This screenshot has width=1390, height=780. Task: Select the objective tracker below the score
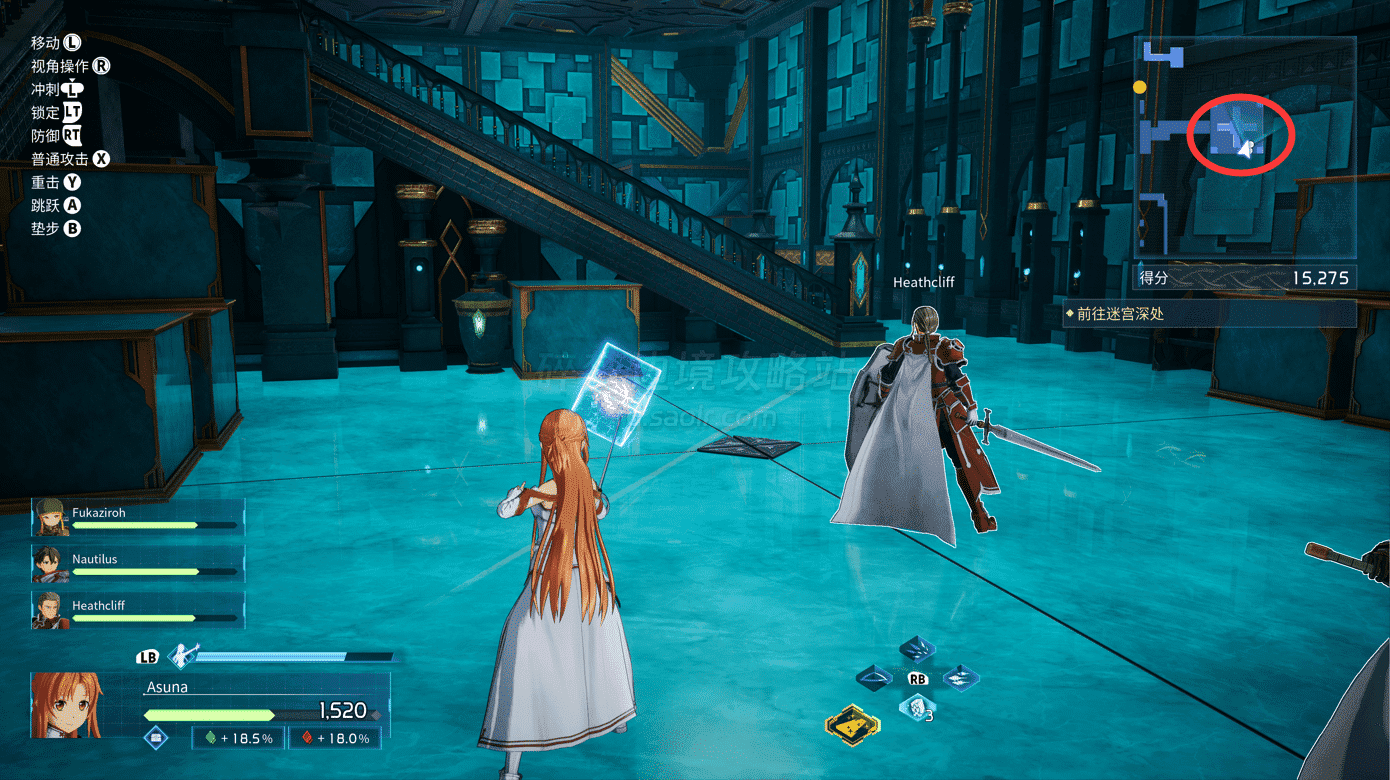pos(1210,314)
